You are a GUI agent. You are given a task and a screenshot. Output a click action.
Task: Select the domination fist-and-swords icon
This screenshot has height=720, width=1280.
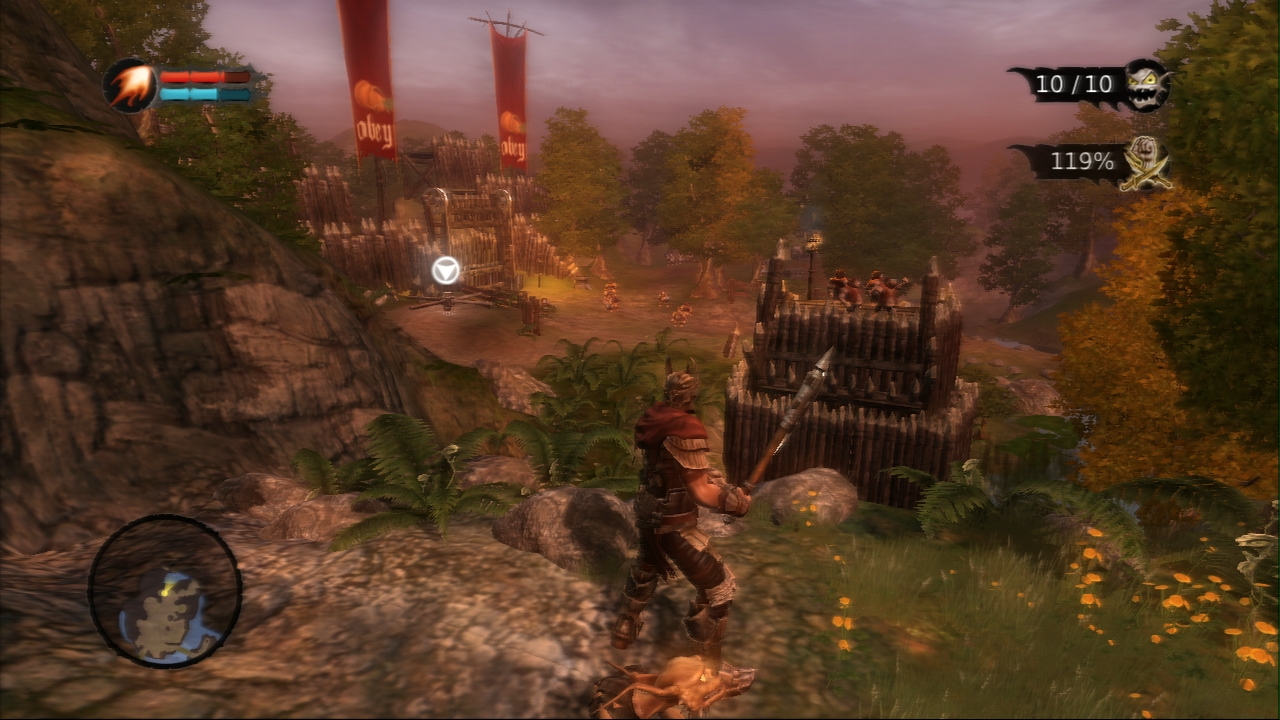[x=1147, y=162]
